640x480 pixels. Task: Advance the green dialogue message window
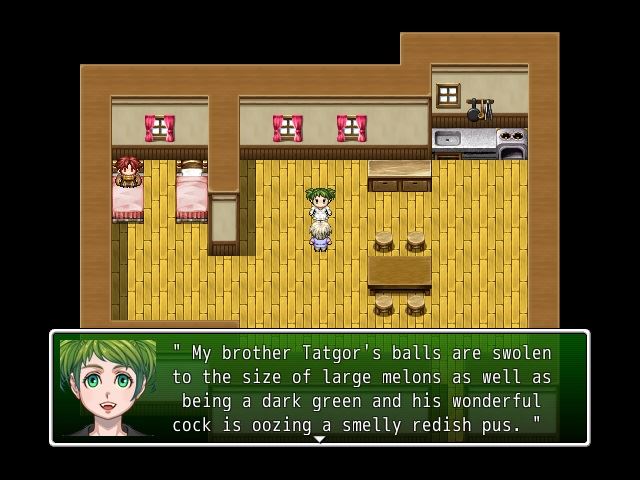(x=360, y=388)
